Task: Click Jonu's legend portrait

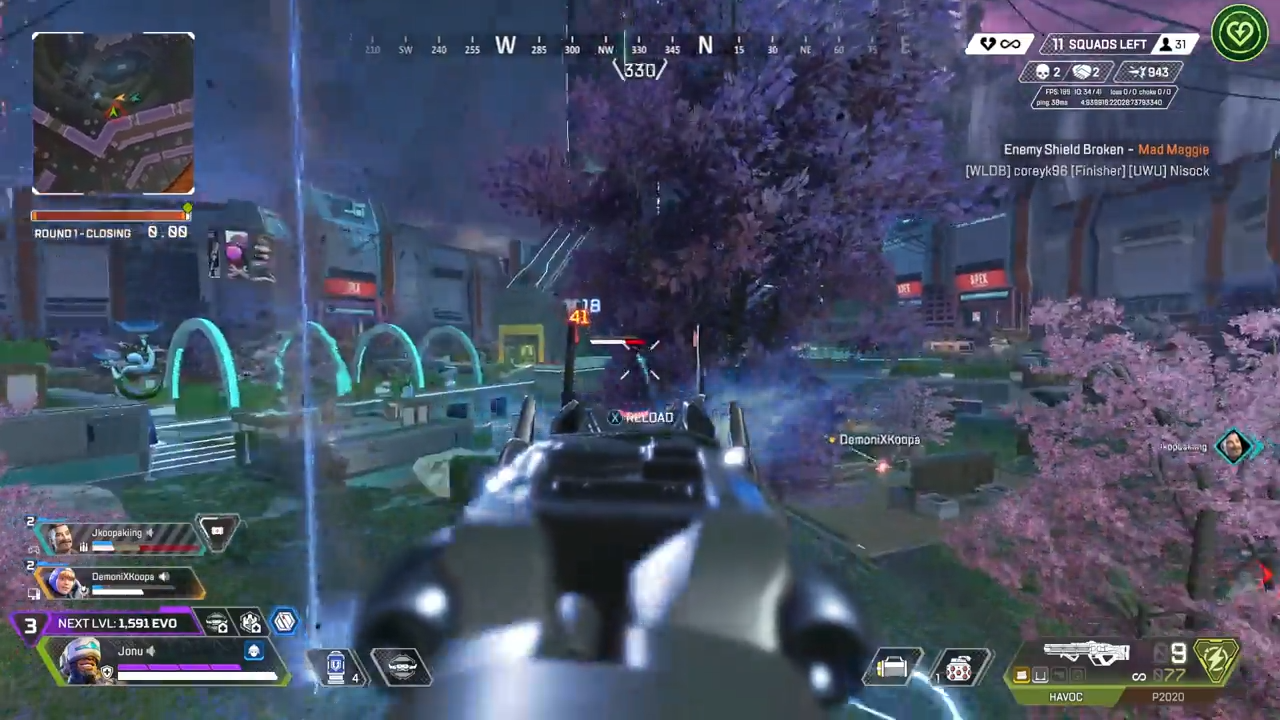Action: [79, 661]
